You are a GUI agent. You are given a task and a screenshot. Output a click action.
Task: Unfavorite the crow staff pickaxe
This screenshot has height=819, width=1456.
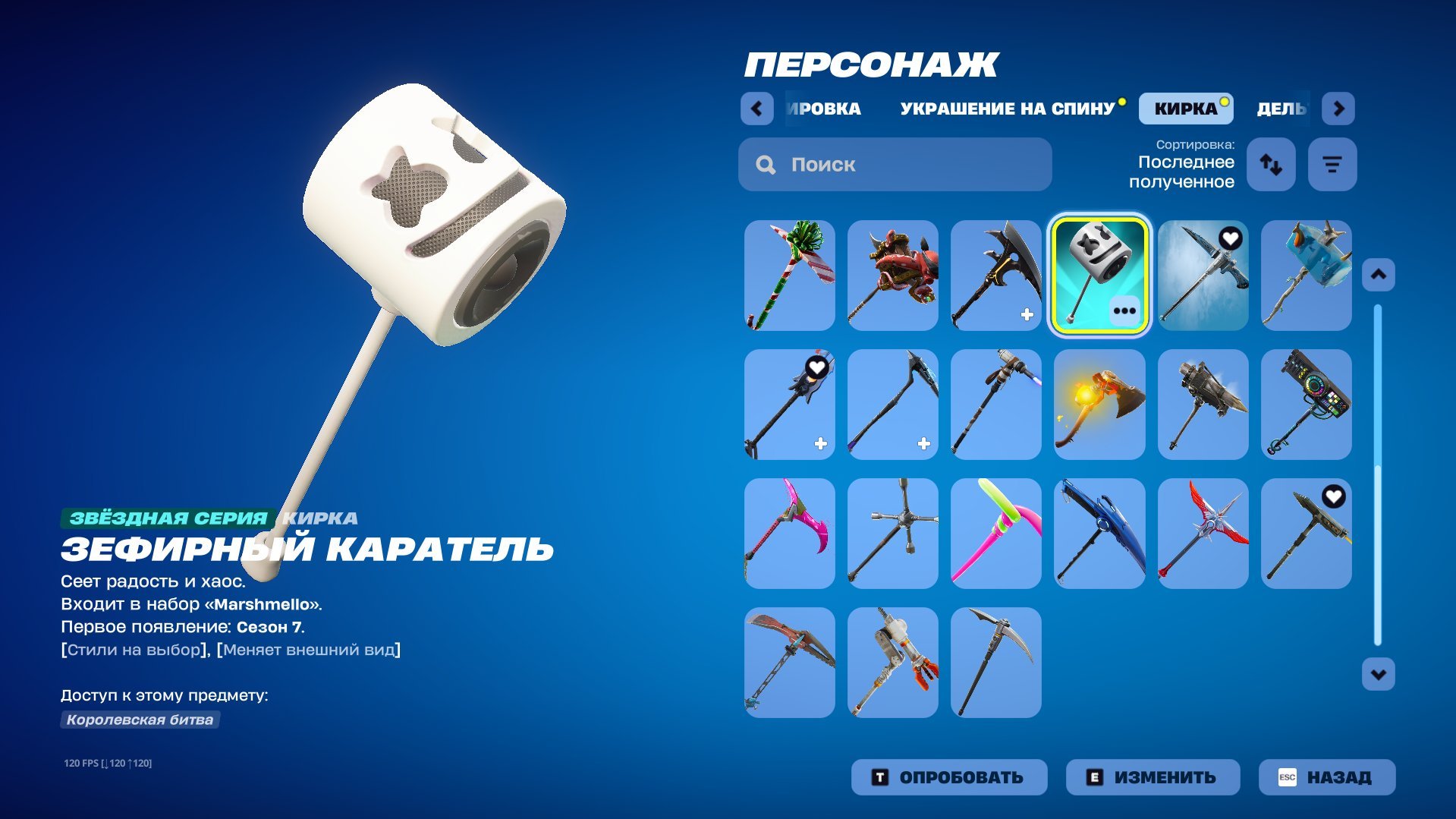[x=816, y=368]
